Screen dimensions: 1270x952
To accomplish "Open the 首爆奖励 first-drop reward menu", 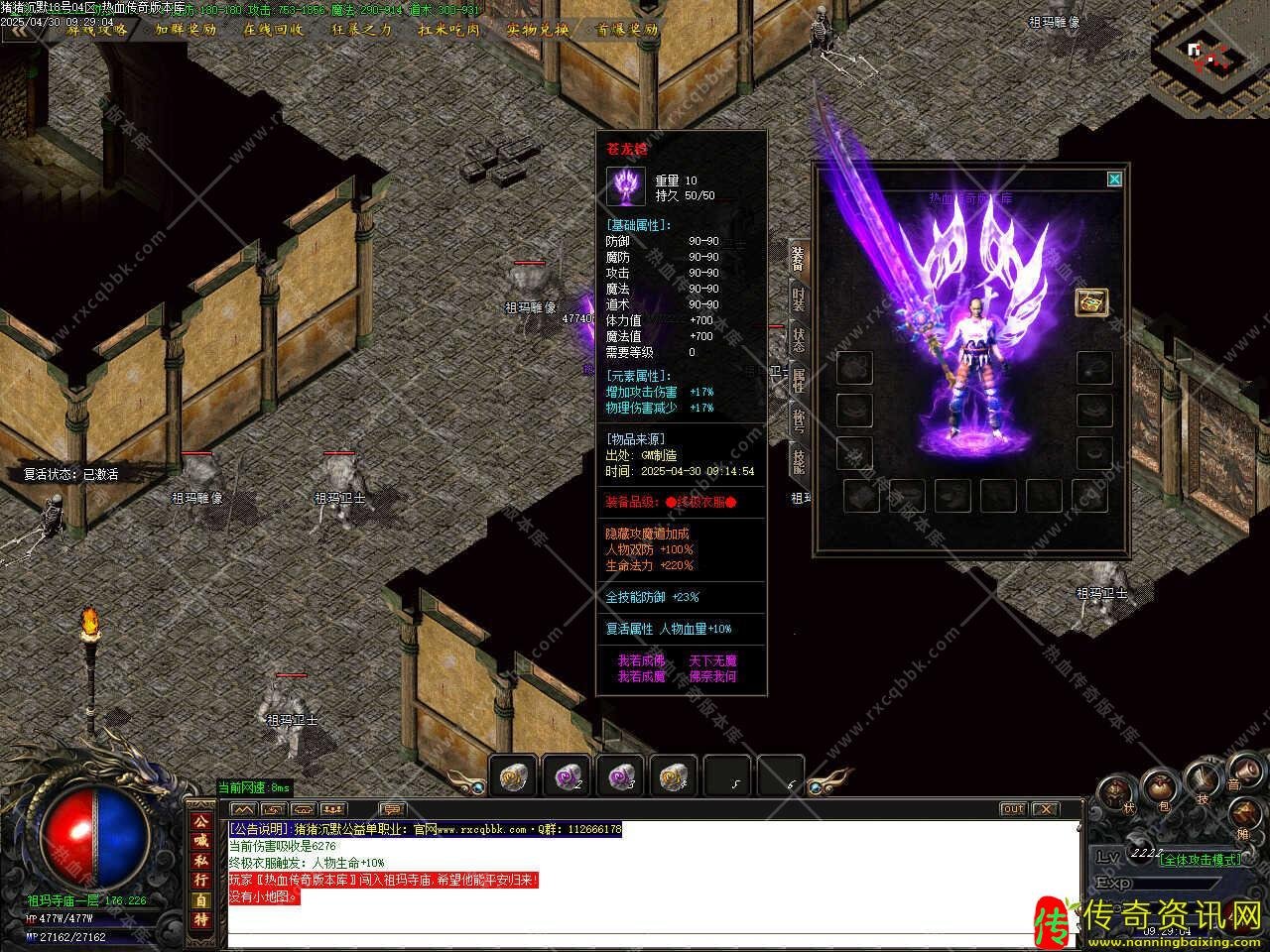I will [x=626, y=30].
